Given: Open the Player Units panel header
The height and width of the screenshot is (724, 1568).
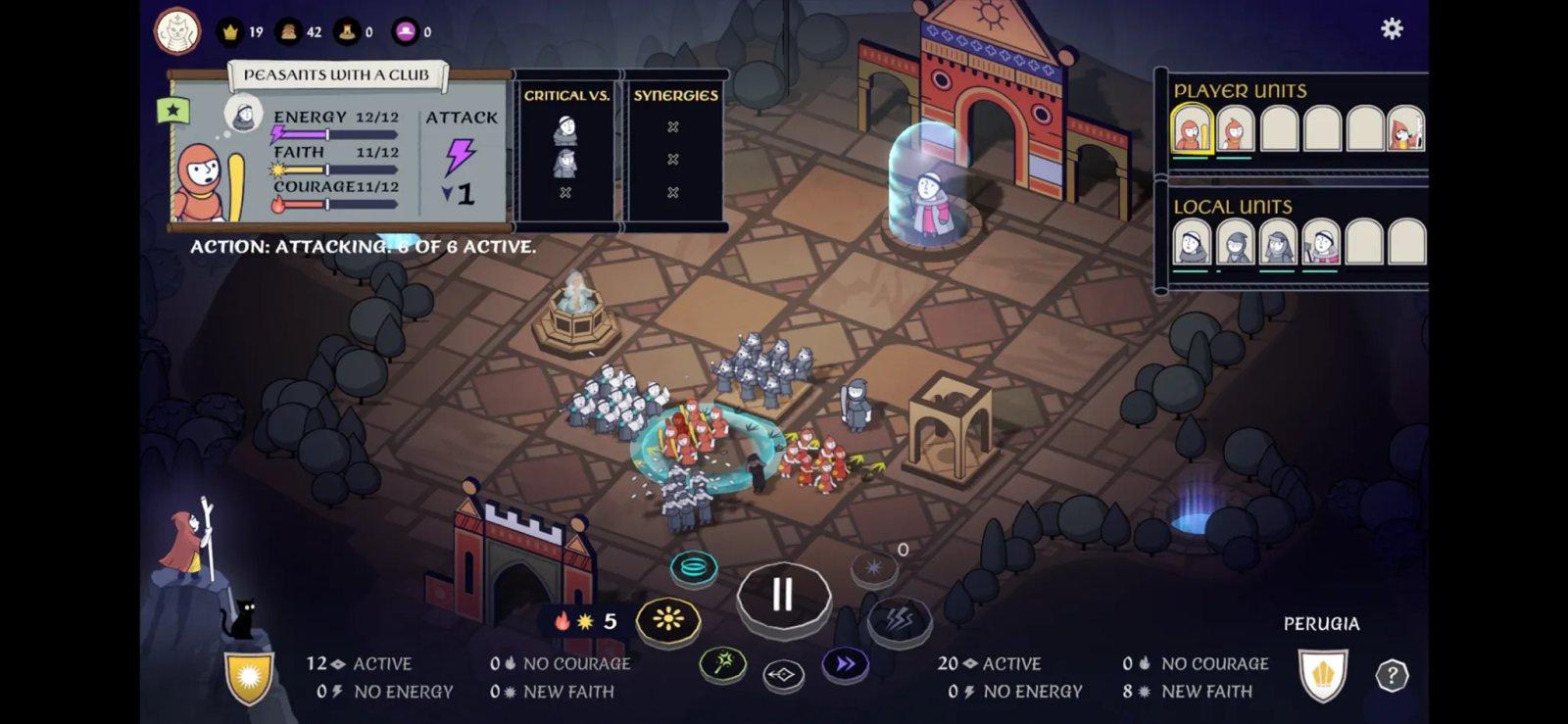Looking at the screenshot, I should [1240, 90].
